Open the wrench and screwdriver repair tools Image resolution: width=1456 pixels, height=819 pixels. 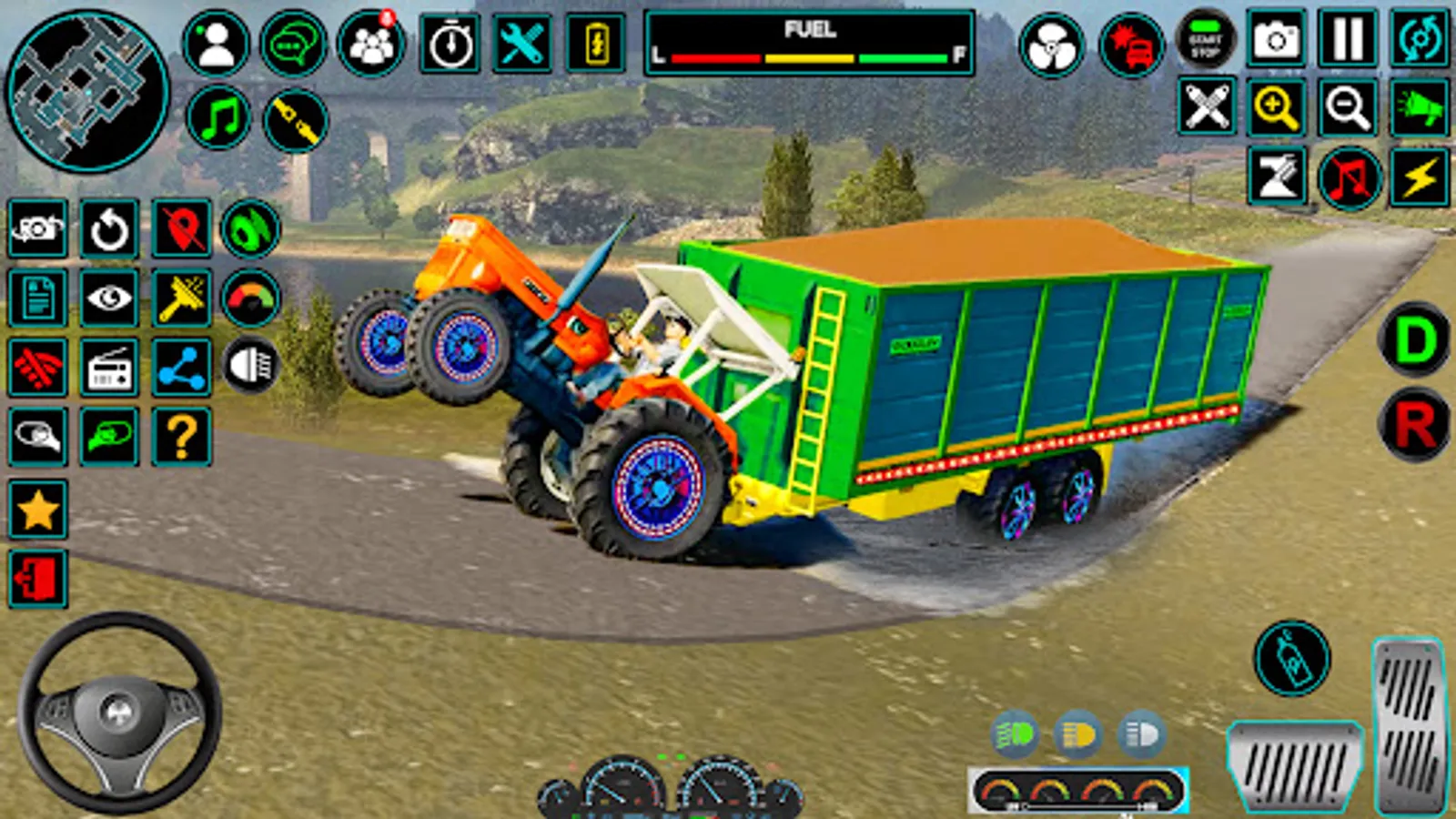coord(521,44)
